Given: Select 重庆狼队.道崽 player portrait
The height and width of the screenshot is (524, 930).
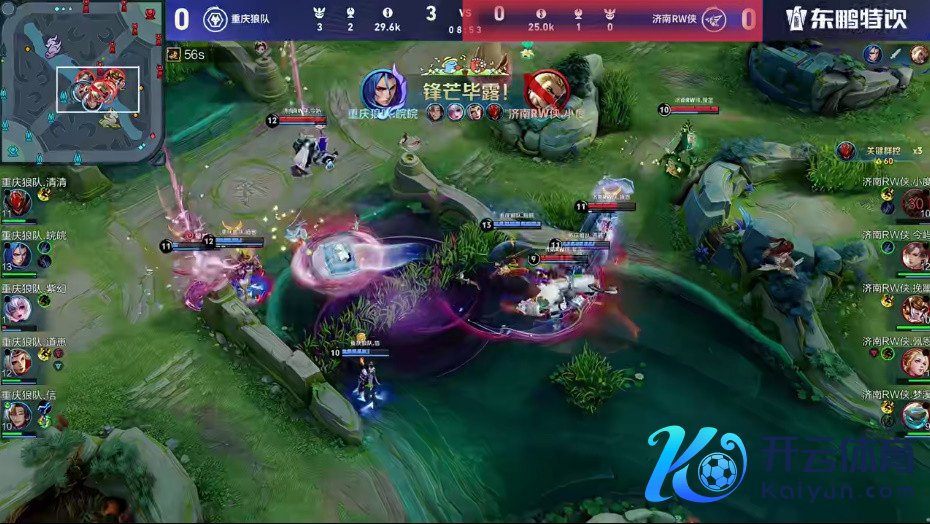Looking at the screenshot, I should pyautogui.click(x=16, y=362).
